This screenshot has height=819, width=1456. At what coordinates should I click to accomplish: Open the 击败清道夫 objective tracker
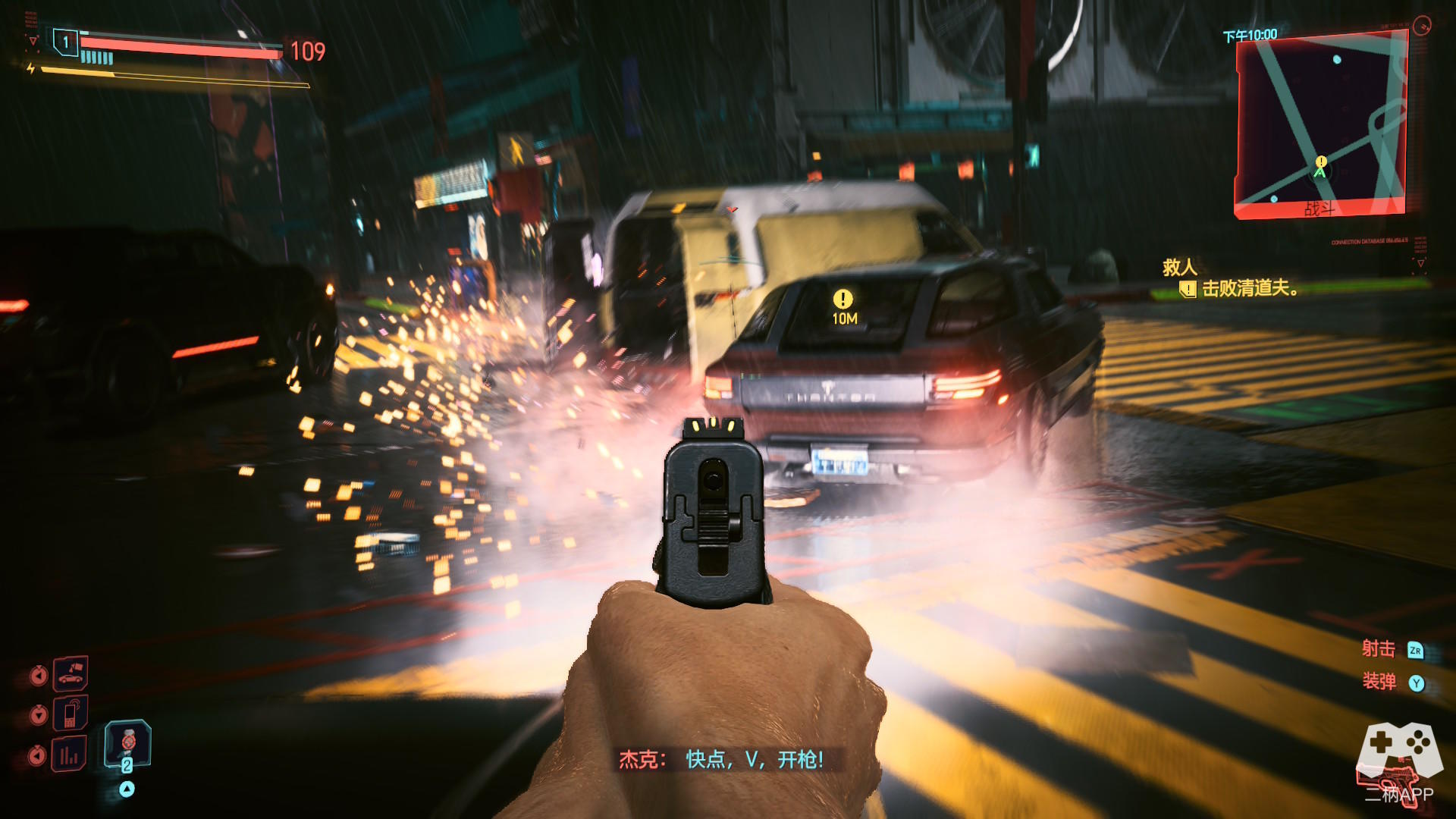pyautogui.click(x=1249, y=288)
